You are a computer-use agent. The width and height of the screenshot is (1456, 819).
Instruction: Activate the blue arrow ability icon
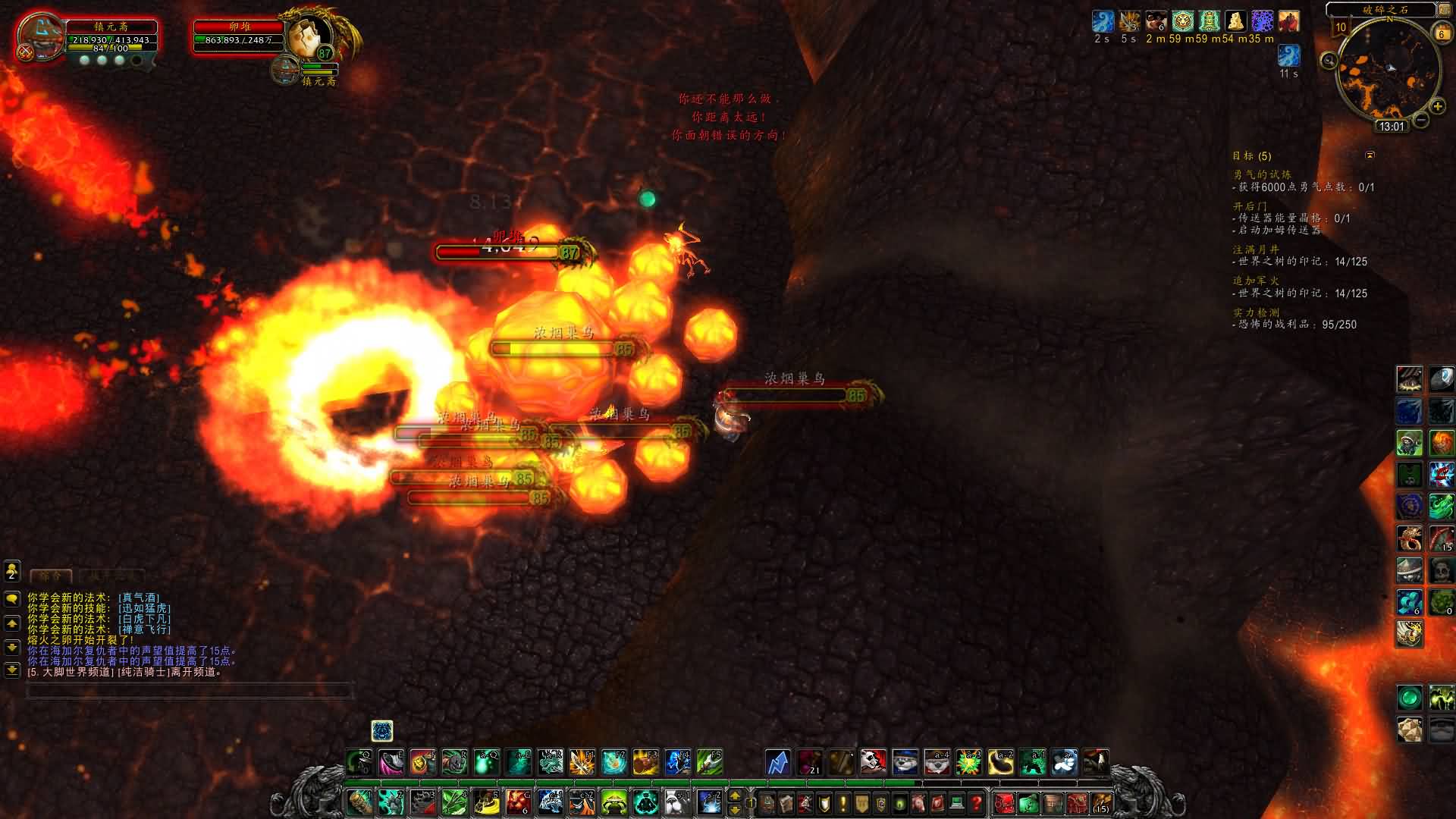[777, 761]
